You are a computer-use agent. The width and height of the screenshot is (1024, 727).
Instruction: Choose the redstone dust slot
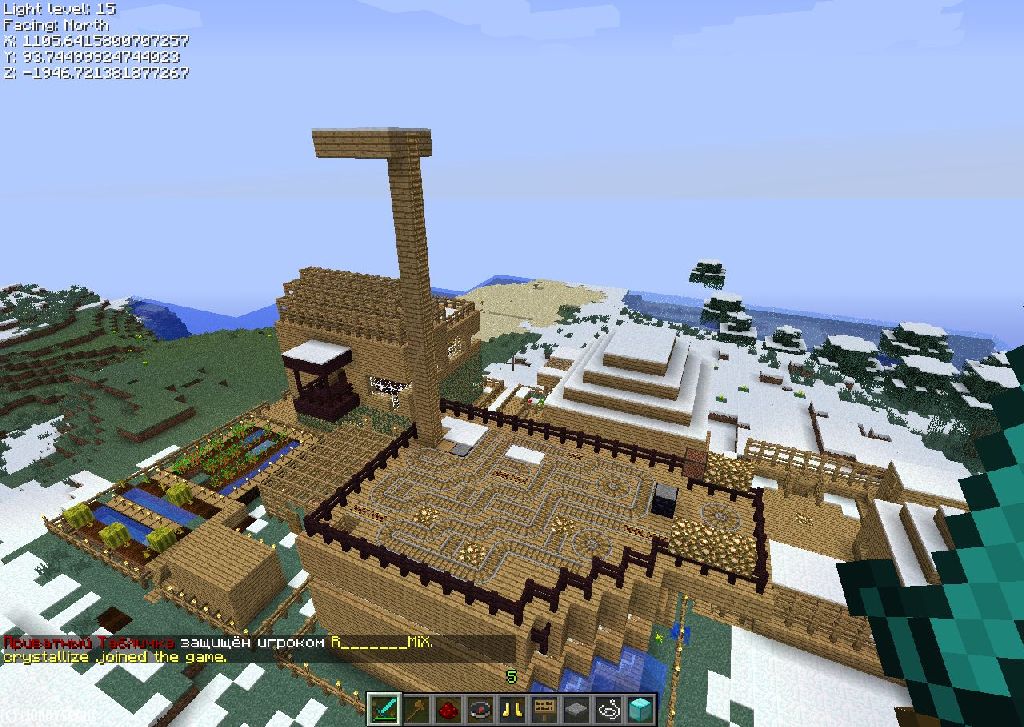[x=449, y=709]
